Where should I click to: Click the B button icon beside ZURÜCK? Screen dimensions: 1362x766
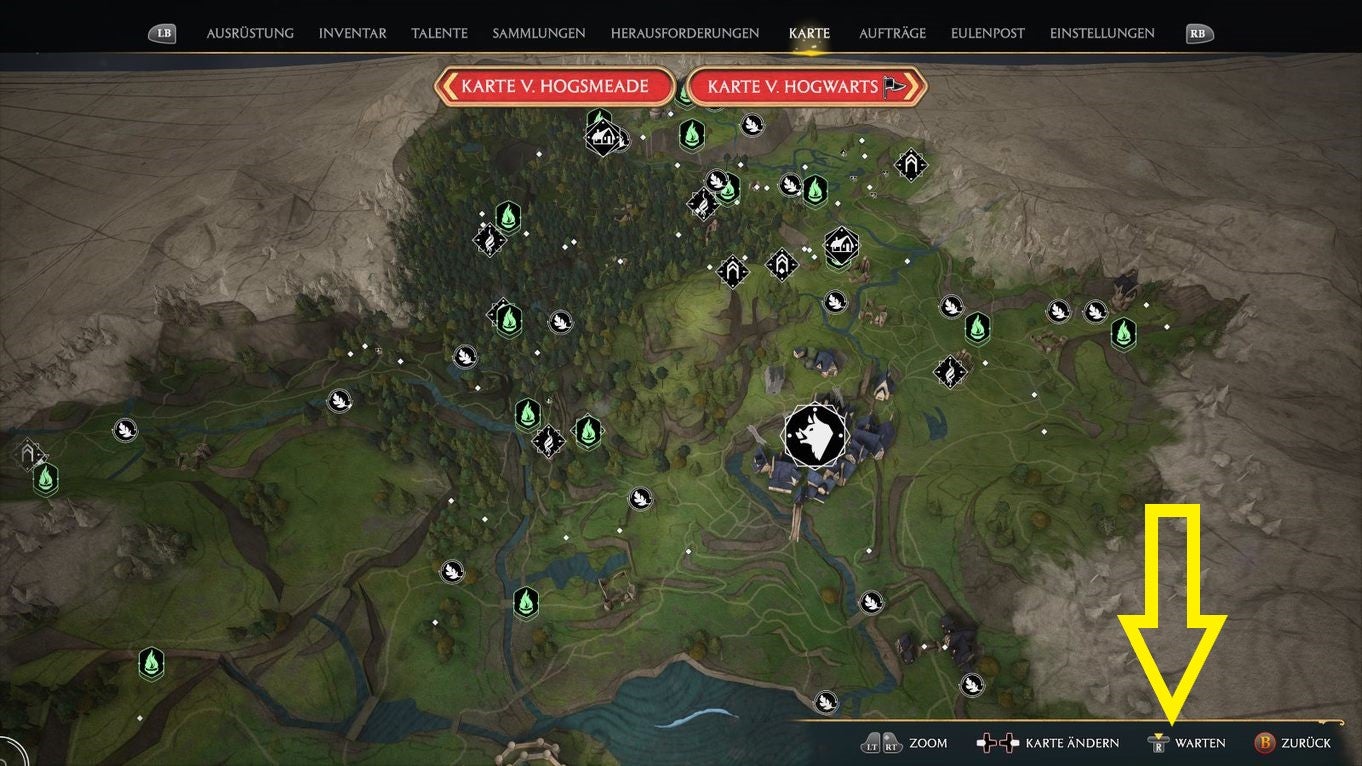click(x=1264, y=743)
